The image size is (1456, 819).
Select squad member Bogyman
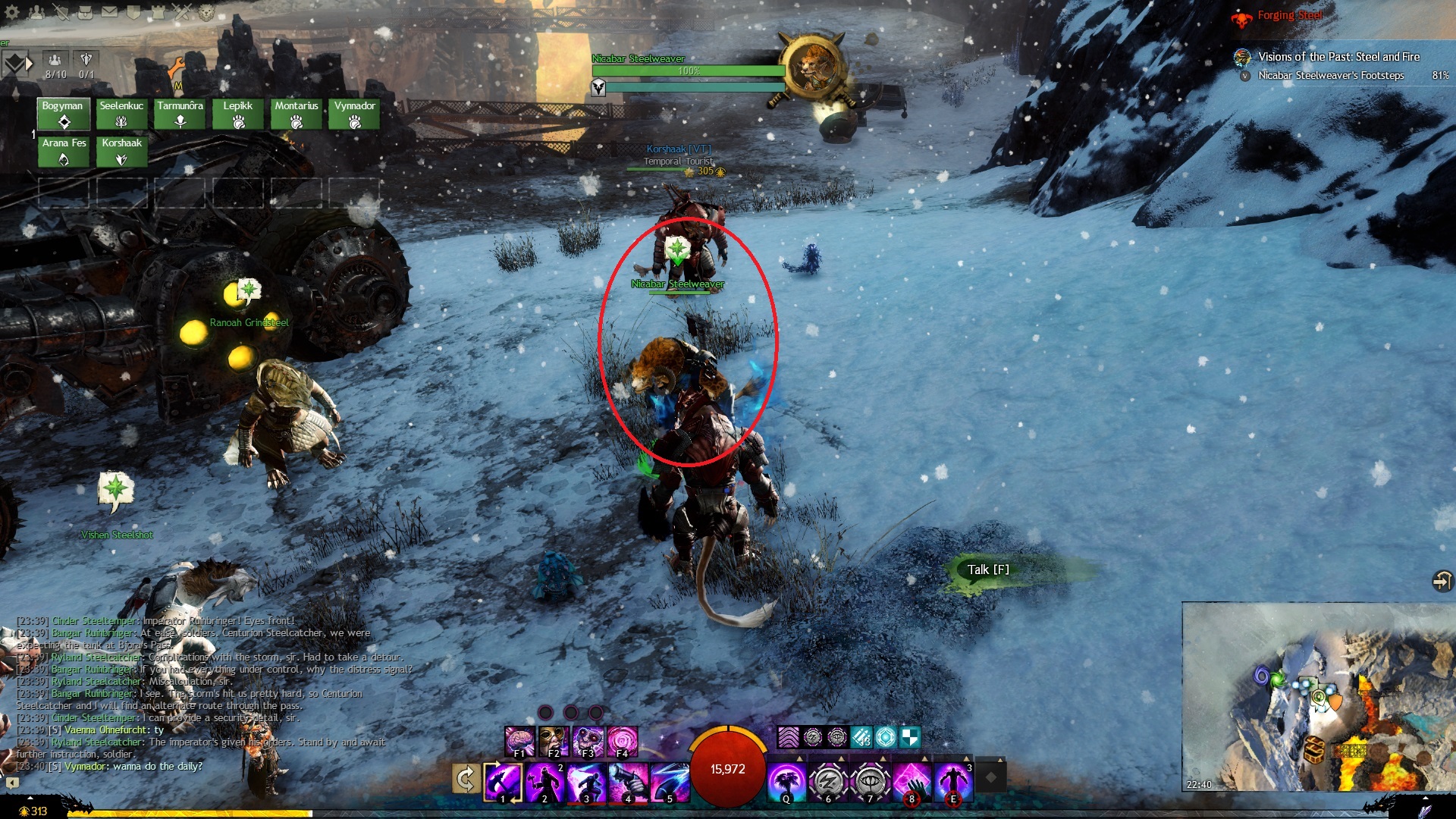(64, 114)
